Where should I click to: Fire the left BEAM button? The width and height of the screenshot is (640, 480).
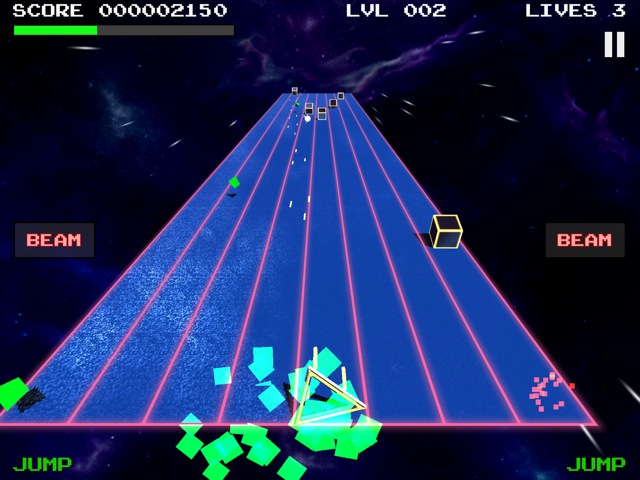[x=54, y=240]
